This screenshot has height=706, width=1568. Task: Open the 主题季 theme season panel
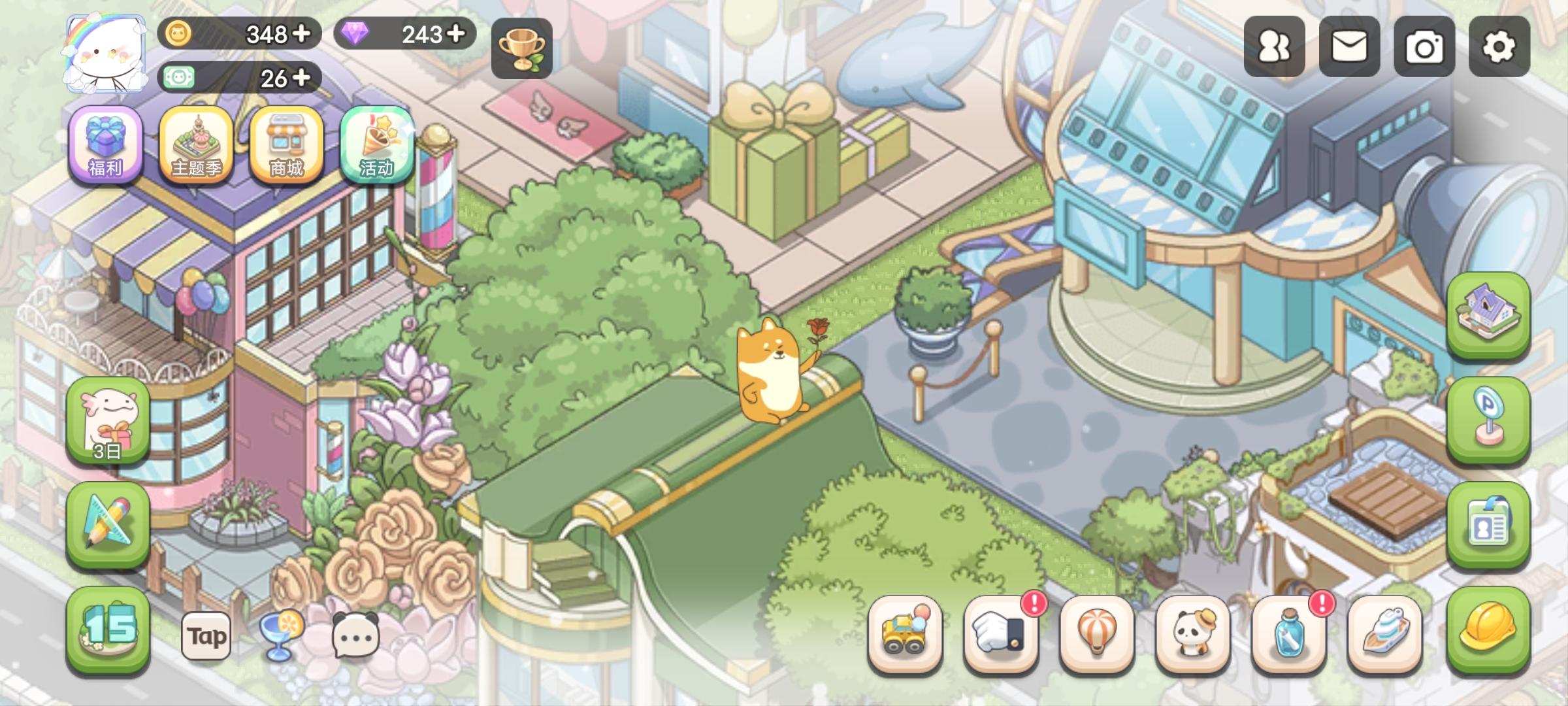(197, 146)
